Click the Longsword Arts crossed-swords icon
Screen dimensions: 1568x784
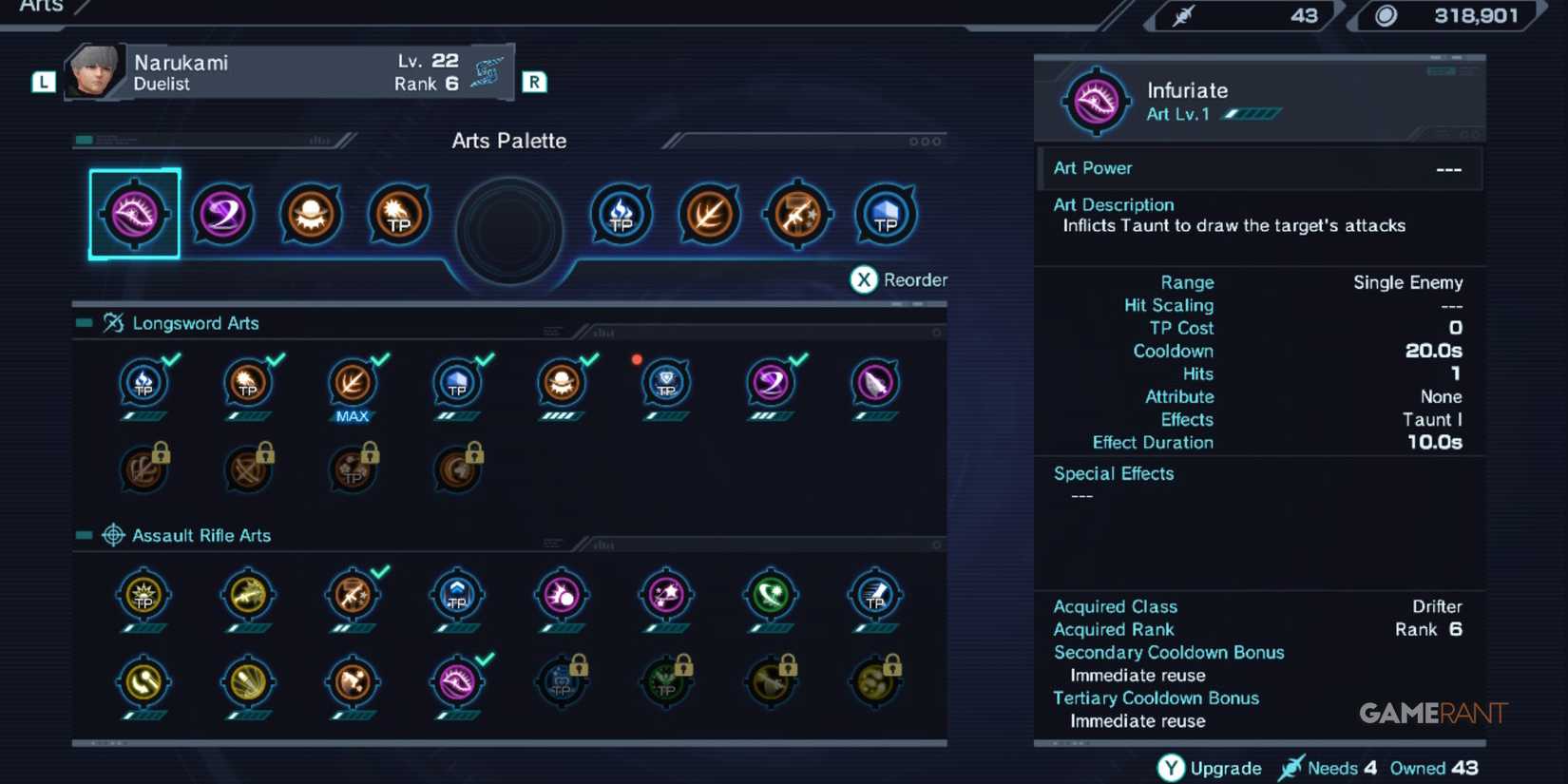(x=114, y=322)
